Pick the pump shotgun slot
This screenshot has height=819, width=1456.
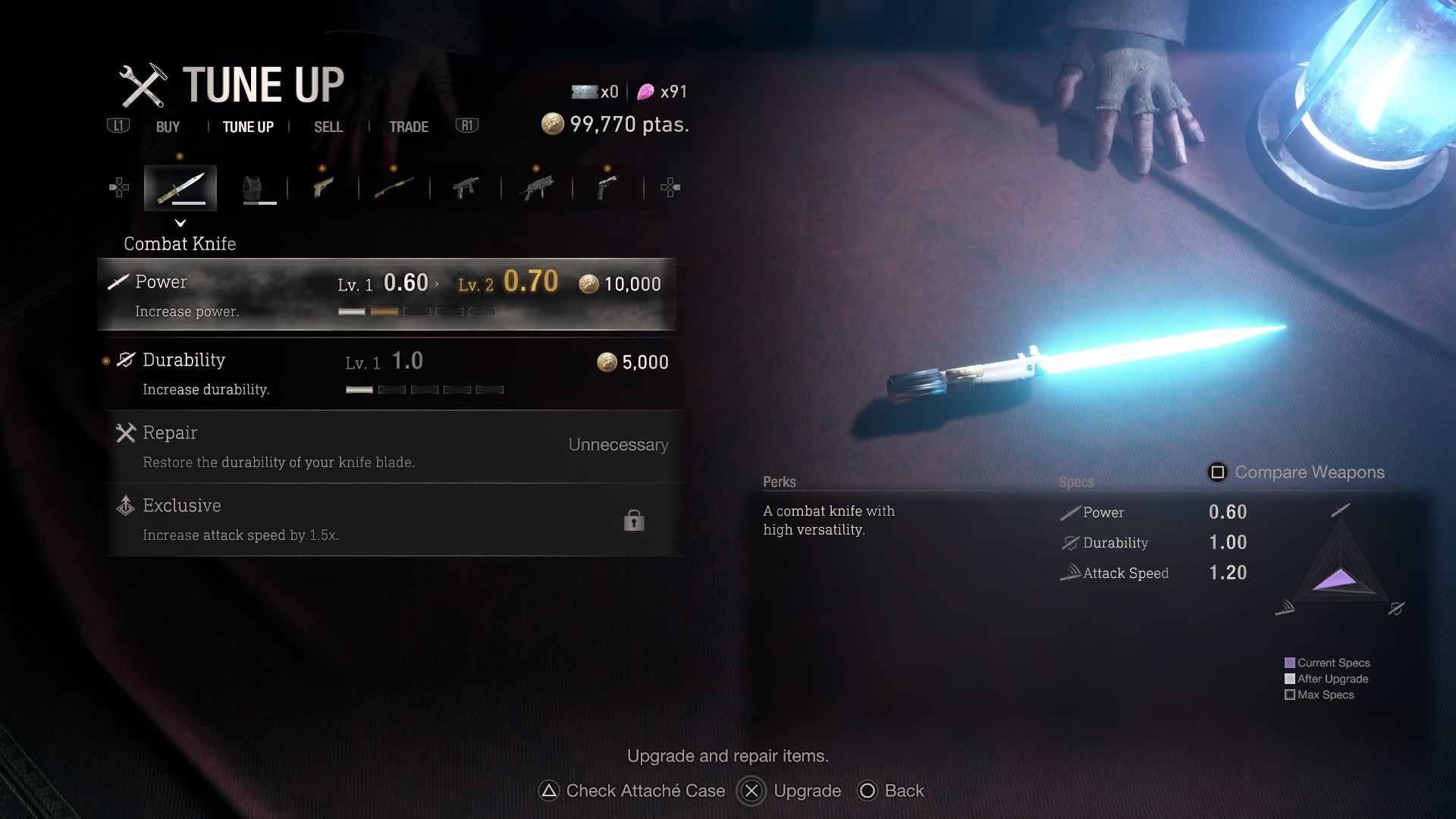point(394,187)
